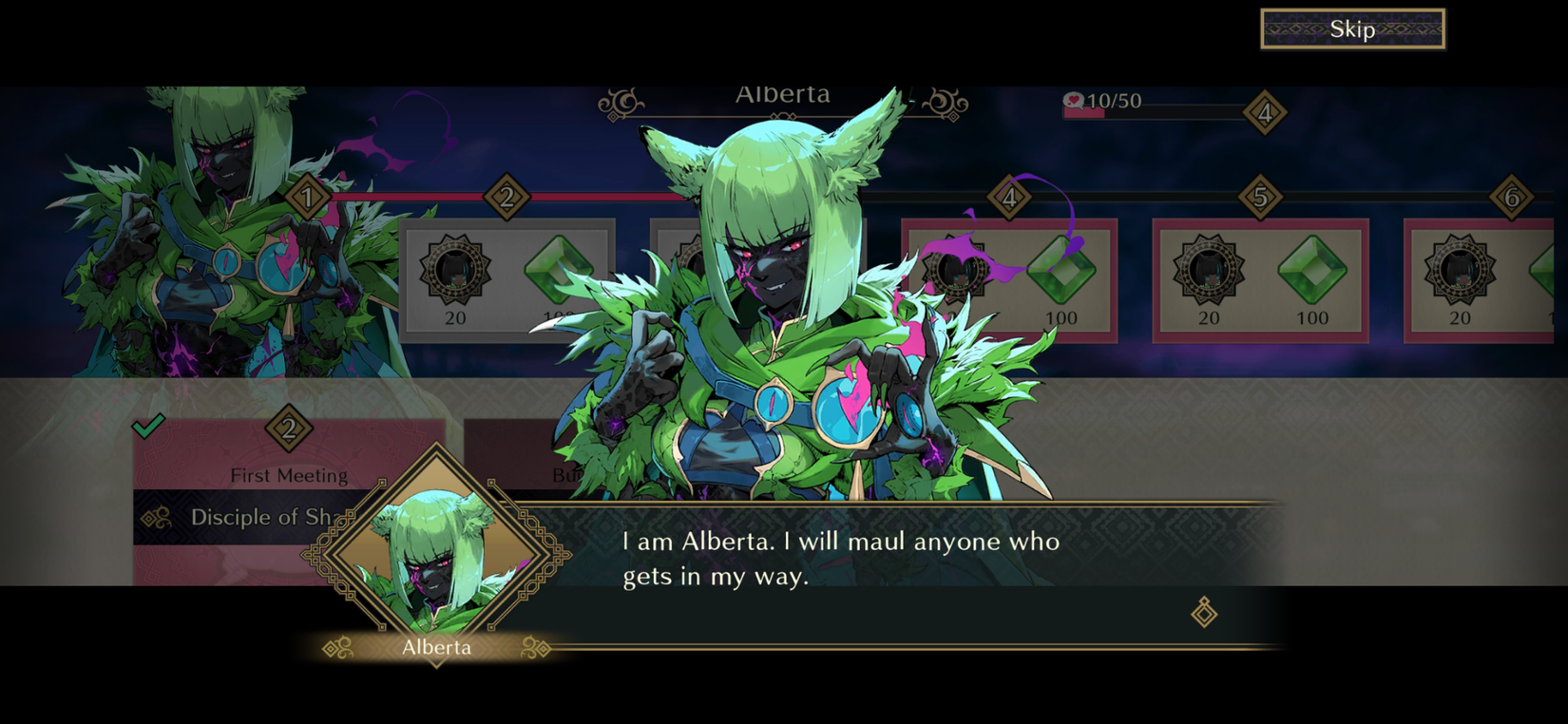
Task: Open milestone 4 diamond marker on progress bar
Action: click(1009, 197)
